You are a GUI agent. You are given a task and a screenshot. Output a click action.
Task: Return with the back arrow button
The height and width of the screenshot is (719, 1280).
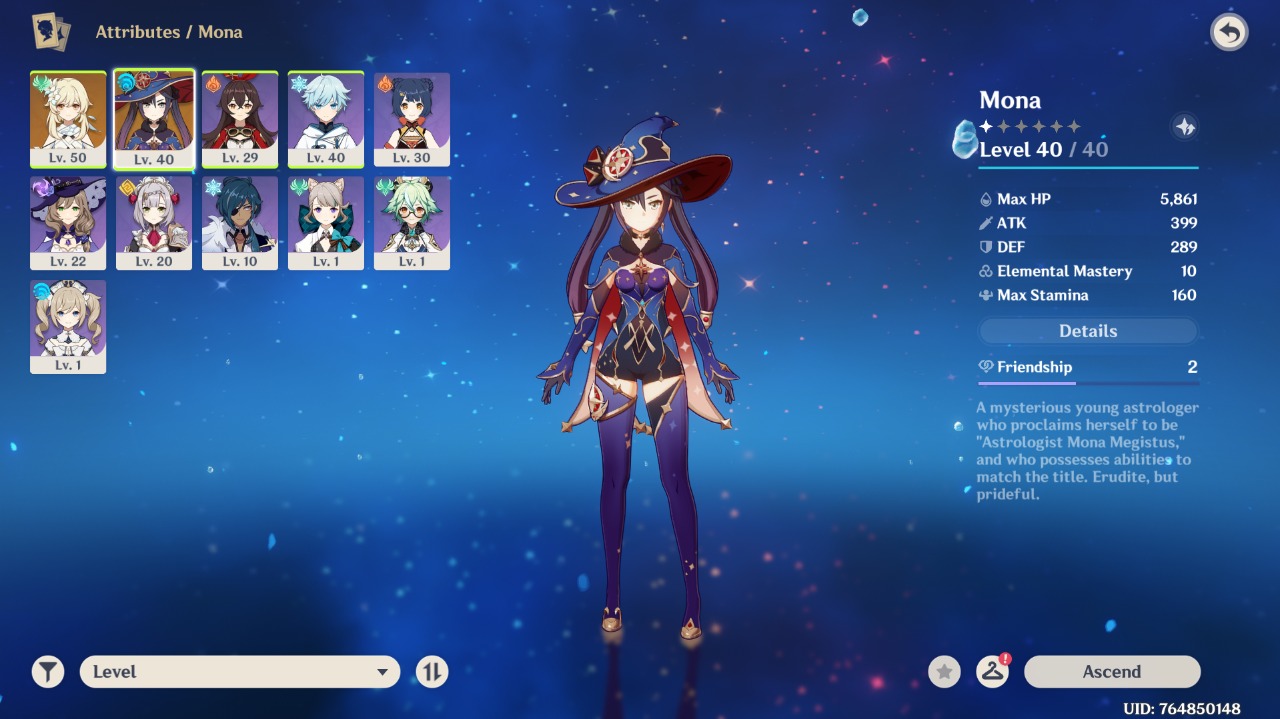click(x=1229, y=33)
